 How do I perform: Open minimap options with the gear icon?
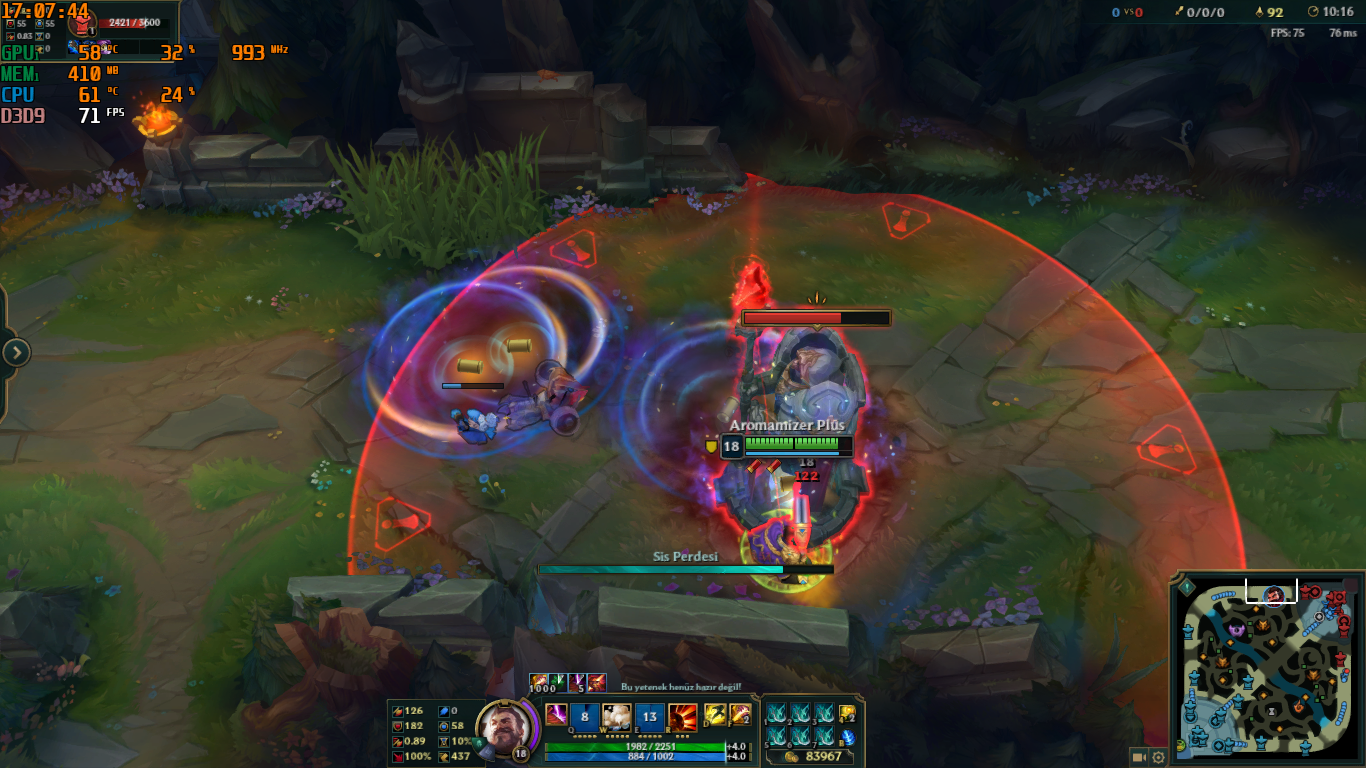pos(1158,756)
